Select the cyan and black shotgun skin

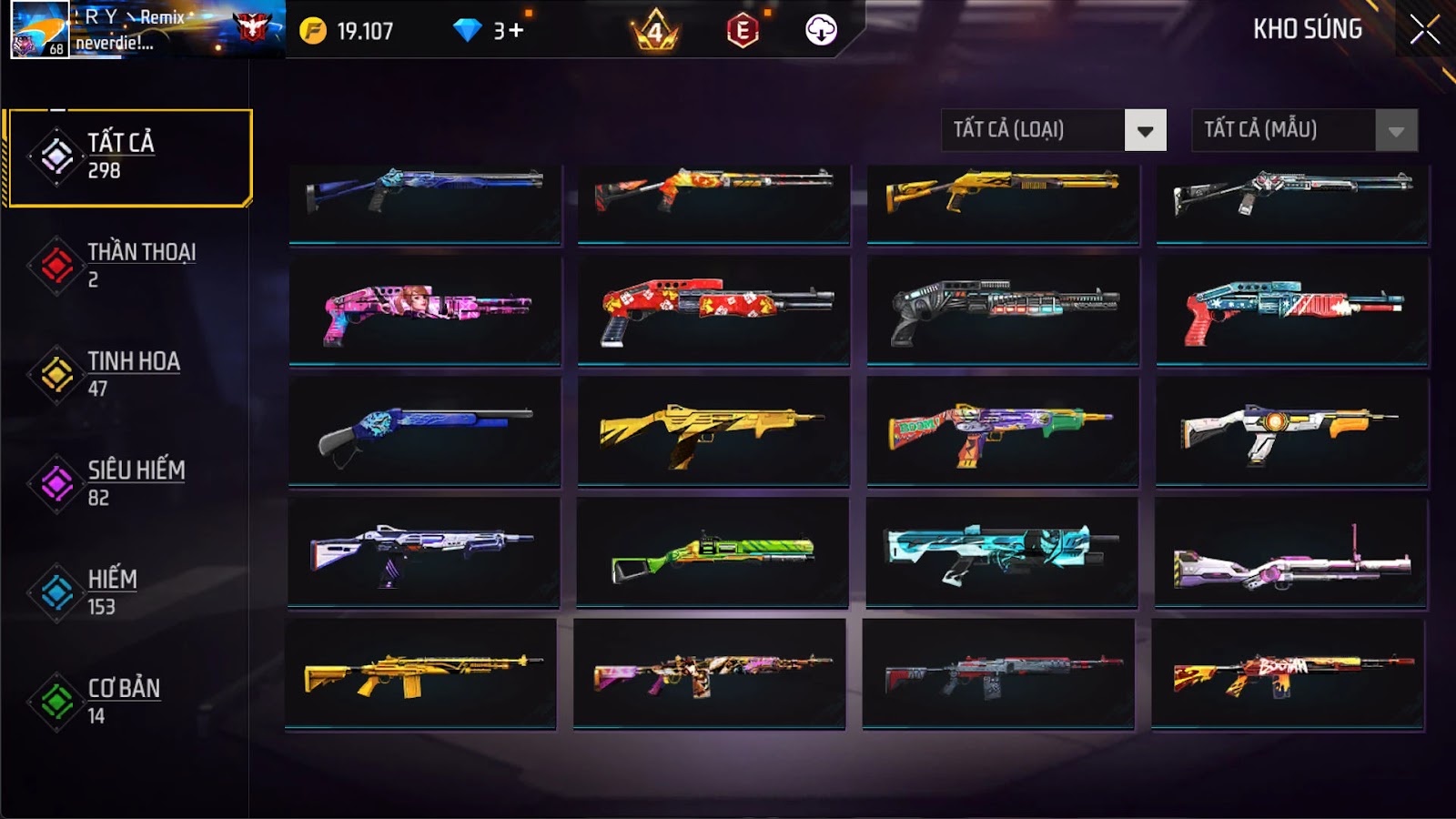coord(1001,552)
